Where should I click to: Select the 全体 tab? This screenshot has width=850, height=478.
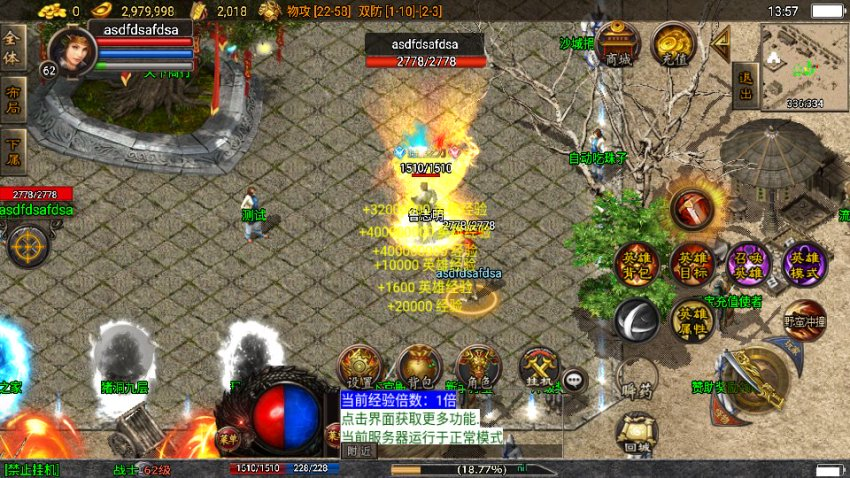13,48
